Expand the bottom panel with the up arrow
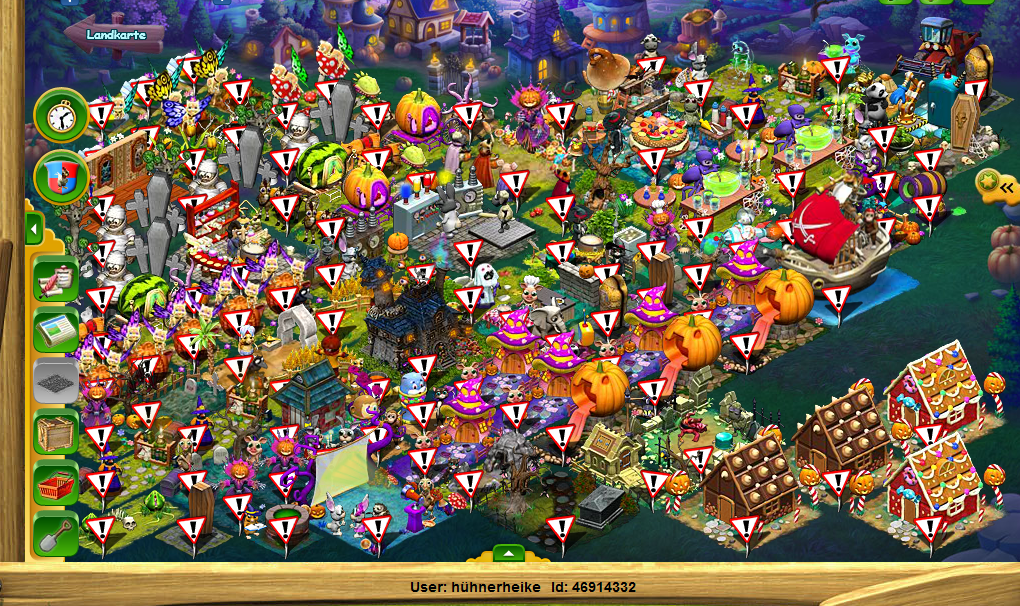 [509, 553]
